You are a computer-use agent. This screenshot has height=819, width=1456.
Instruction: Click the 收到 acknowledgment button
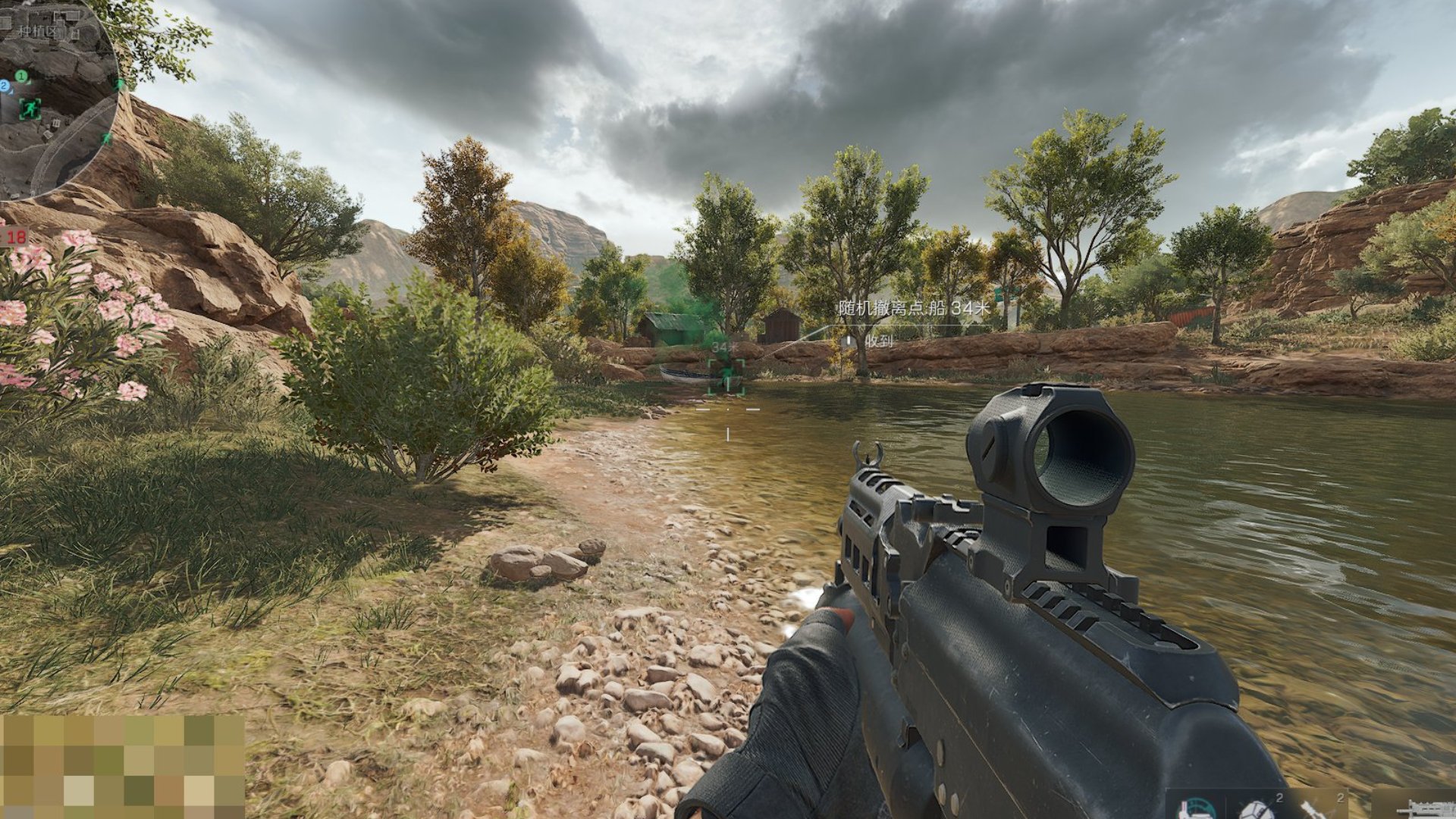(880, 340)
